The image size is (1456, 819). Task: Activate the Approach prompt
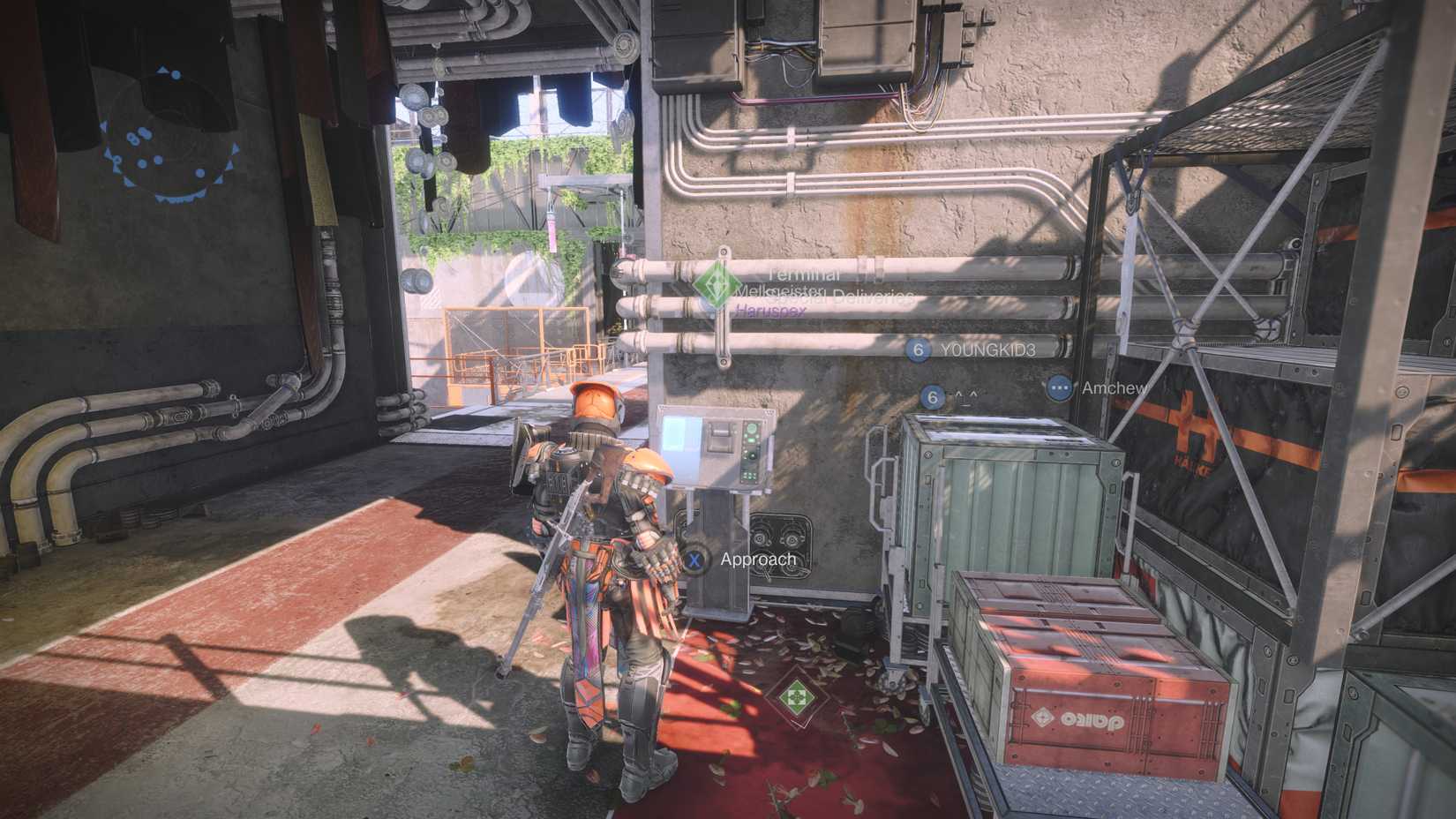757,559
